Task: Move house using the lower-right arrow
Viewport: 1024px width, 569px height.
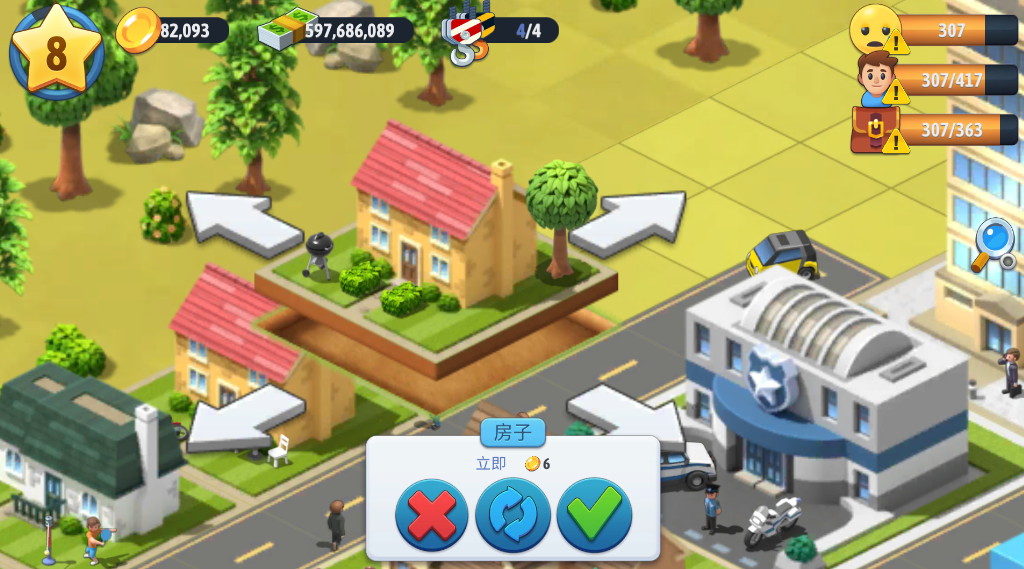Action: pos(622,412)
